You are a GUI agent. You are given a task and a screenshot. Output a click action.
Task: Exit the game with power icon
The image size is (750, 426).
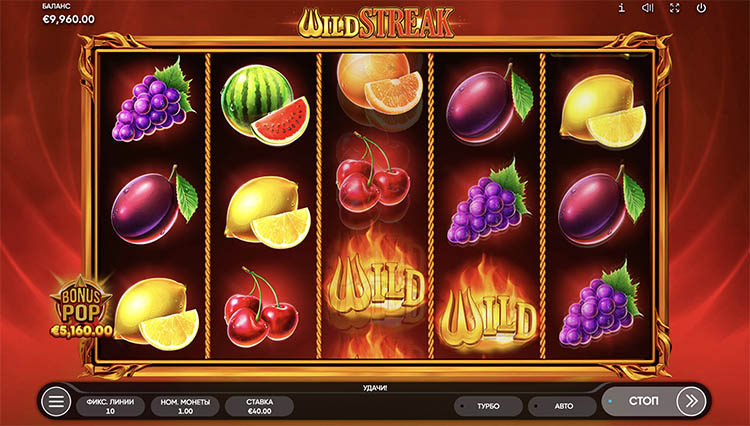pyautogui.click(x=701, y=9)
